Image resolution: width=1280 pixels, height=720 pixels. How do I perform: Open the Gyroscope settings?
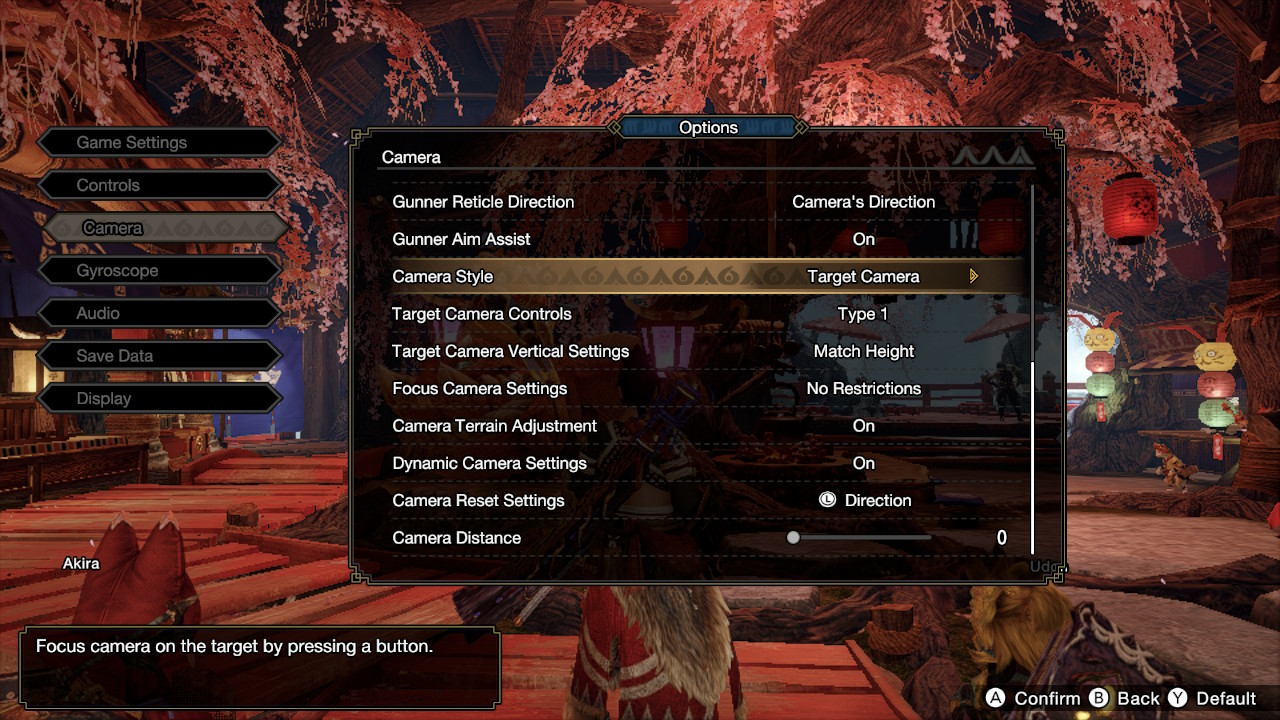click(158, 271)
